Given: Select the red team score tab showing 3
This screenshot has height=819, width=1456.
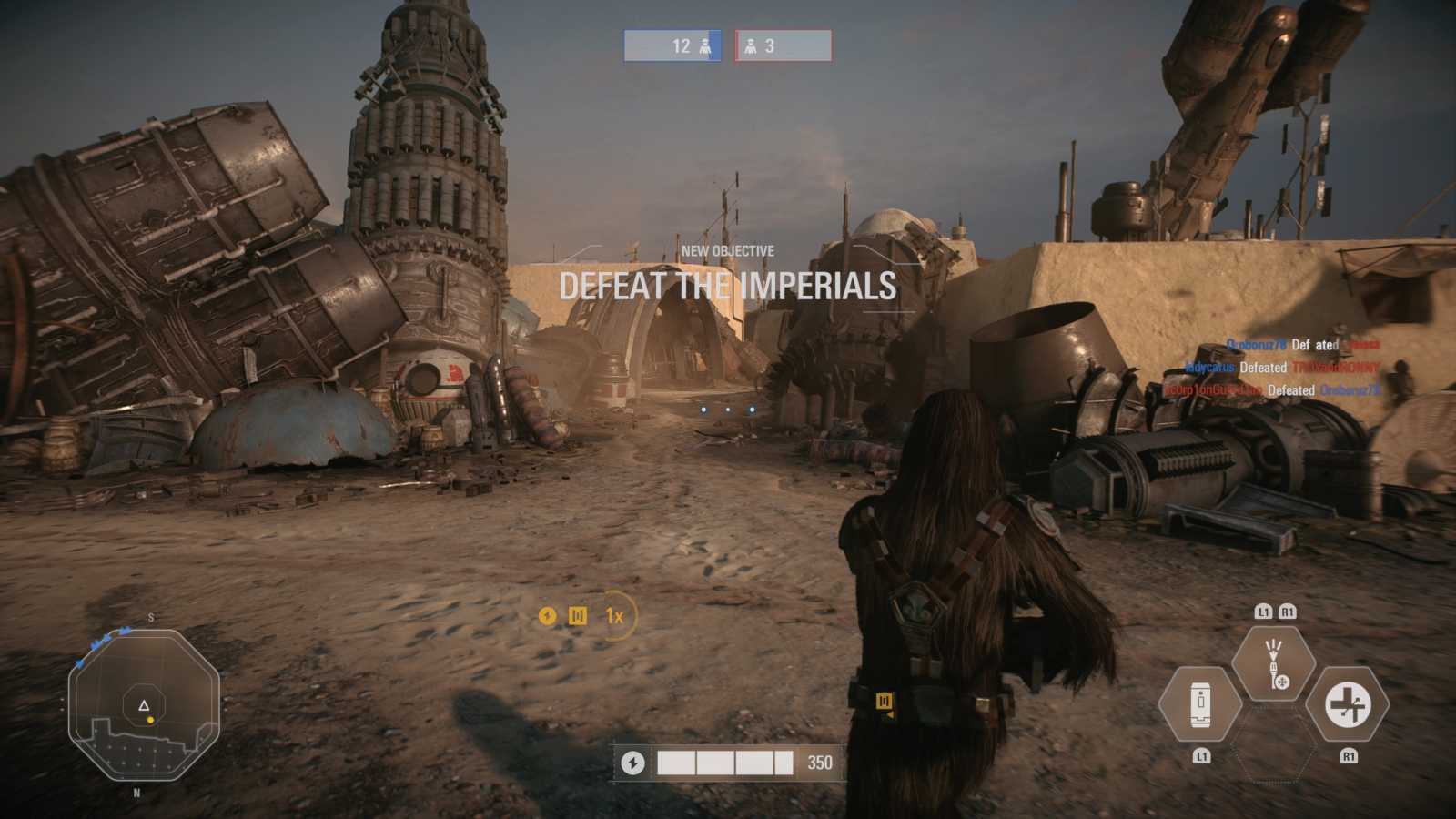Looking at the screenshot, I should coord(783,45).
